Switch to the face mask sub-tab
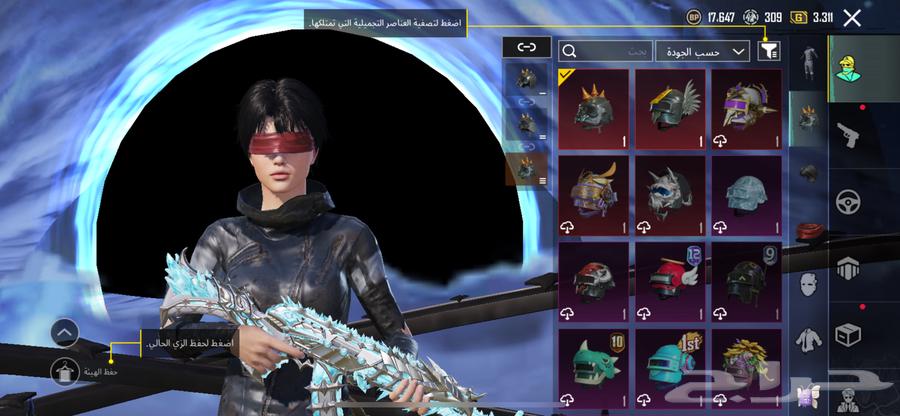The width and height of the screenshot is (900, 416). click(807, 285)
